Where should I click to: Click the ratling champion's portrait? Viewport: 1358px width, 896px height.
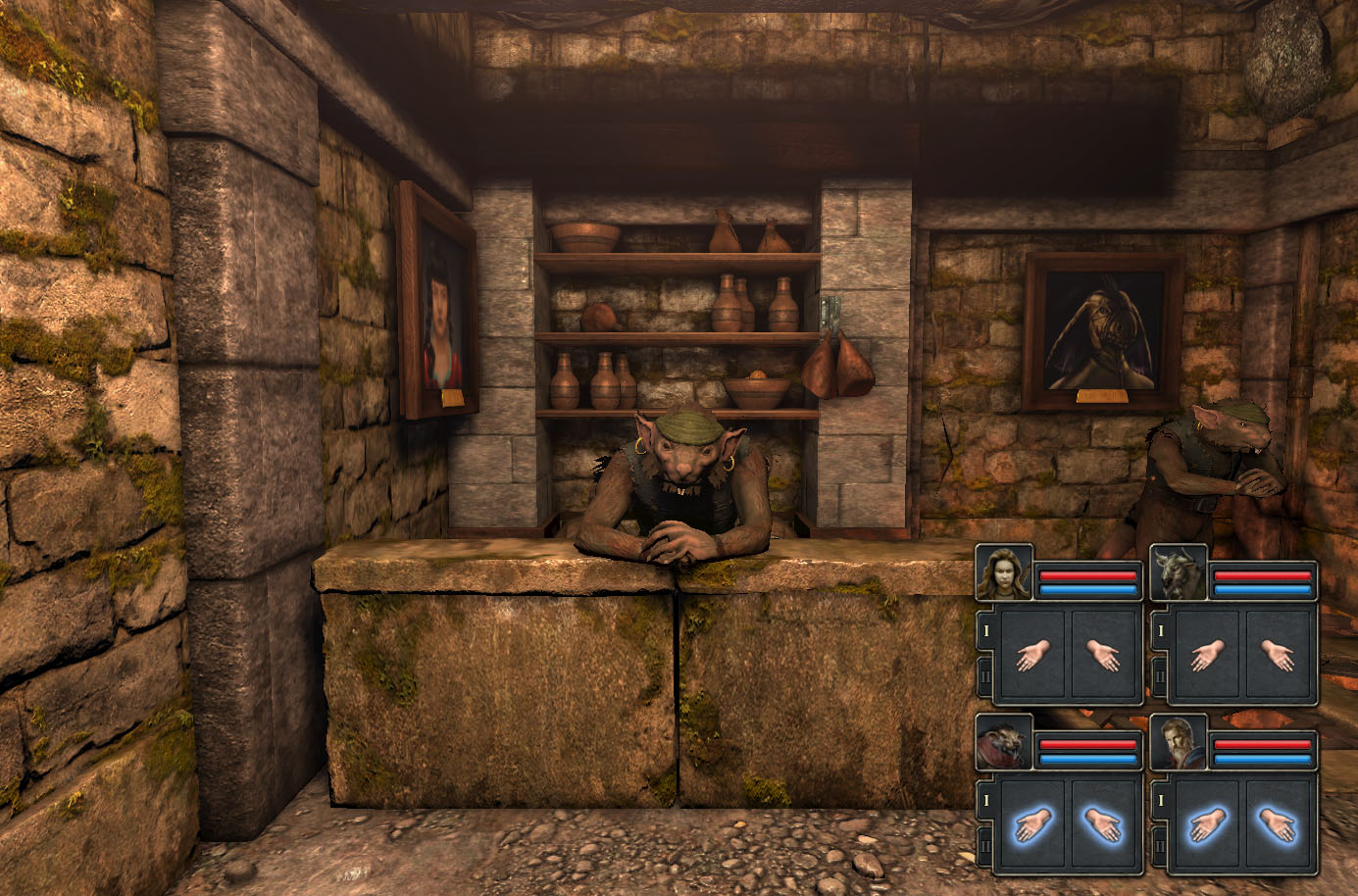click(x=1004, y=744)
